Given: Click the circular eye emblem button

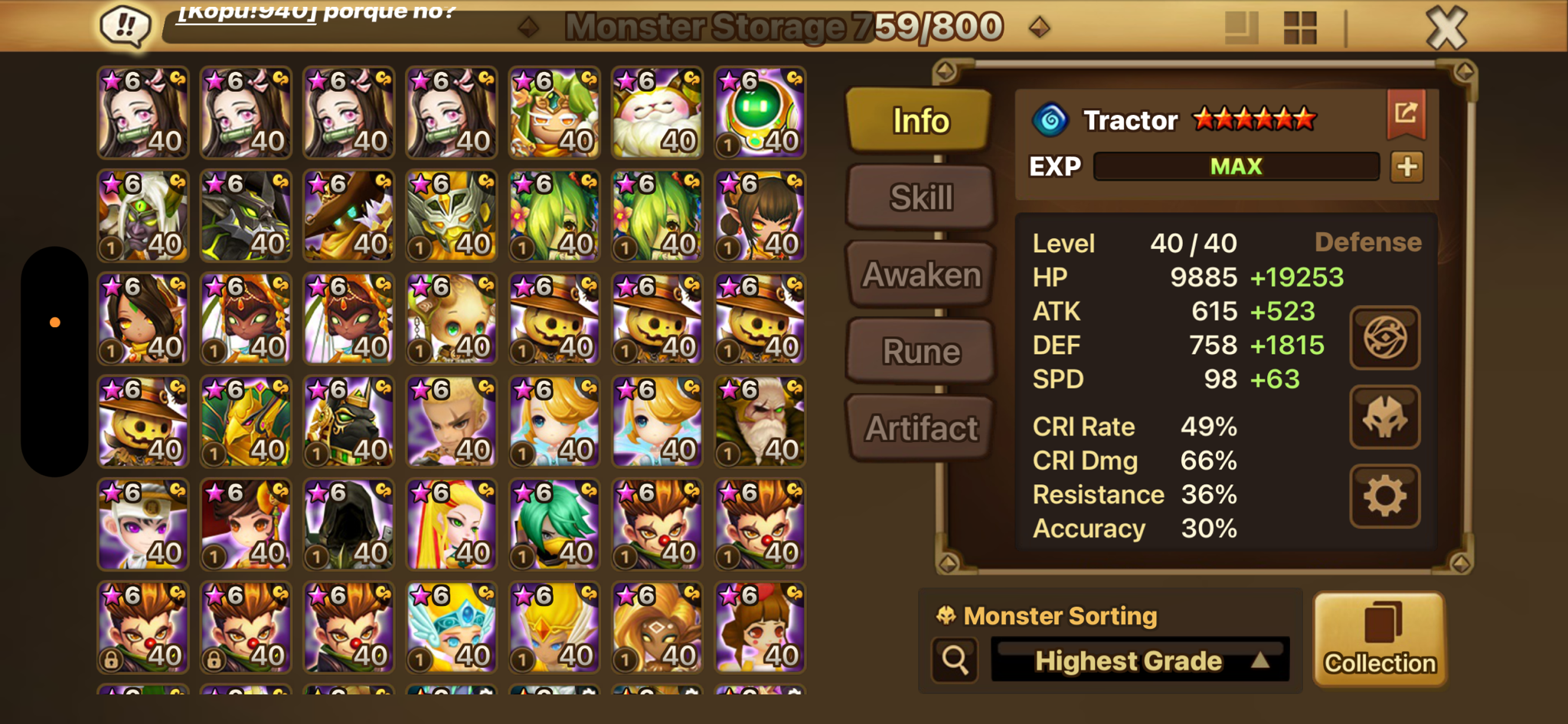Looking at the screenshot, I should click(1384, 338).
